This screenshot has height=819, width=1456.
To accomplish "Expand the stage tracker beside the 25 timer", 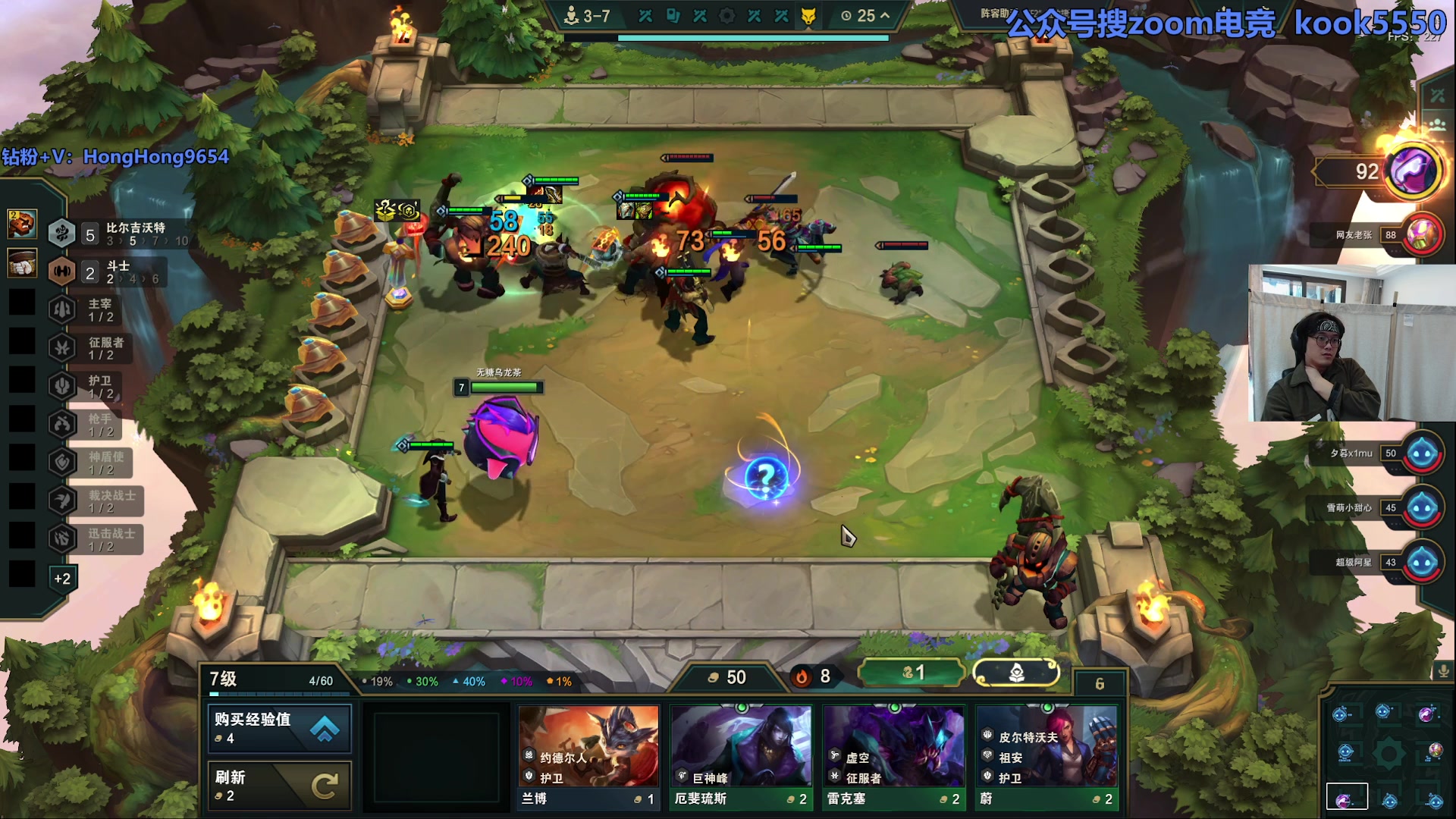I will (885, 15).
